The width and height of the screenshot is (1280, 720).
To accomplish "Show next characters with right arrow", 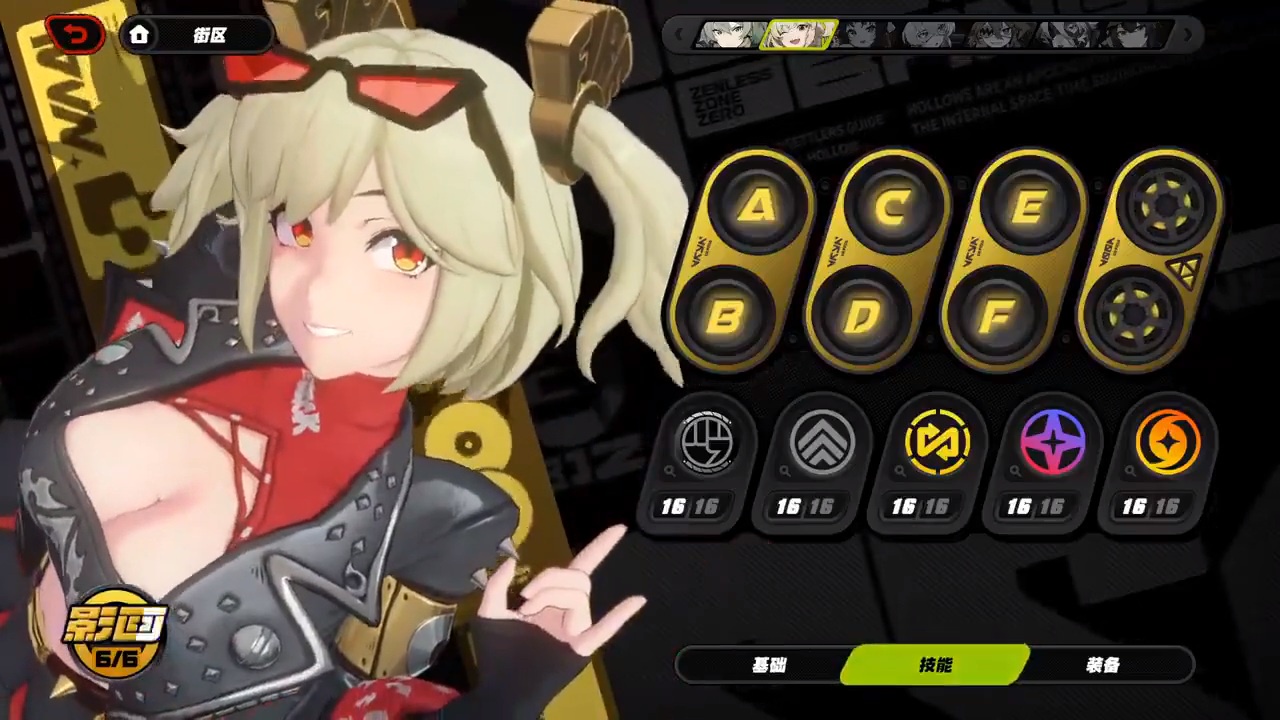I will (x=1188, y=35).
